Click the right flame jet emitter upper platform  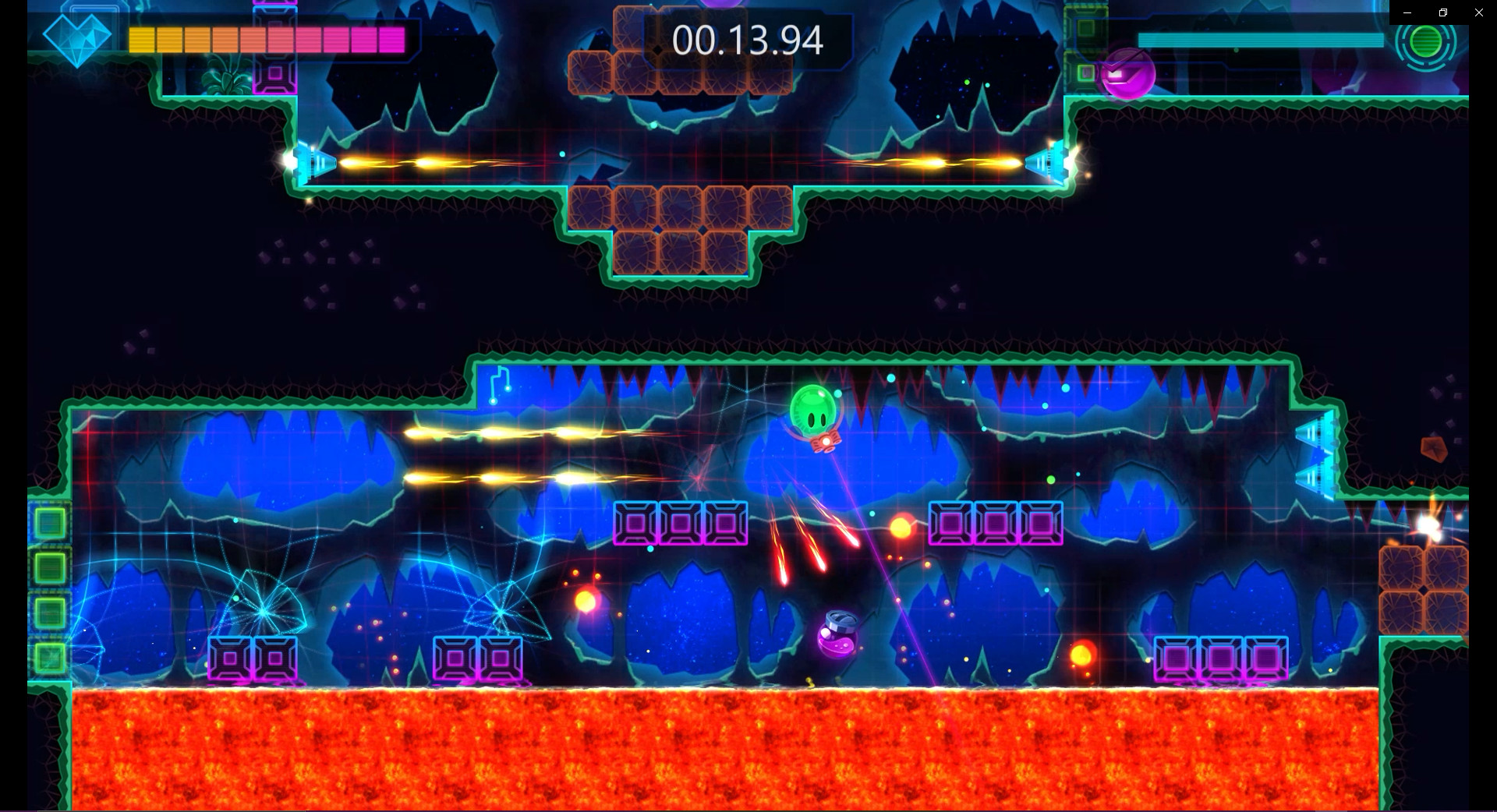tap(1049, 162)
